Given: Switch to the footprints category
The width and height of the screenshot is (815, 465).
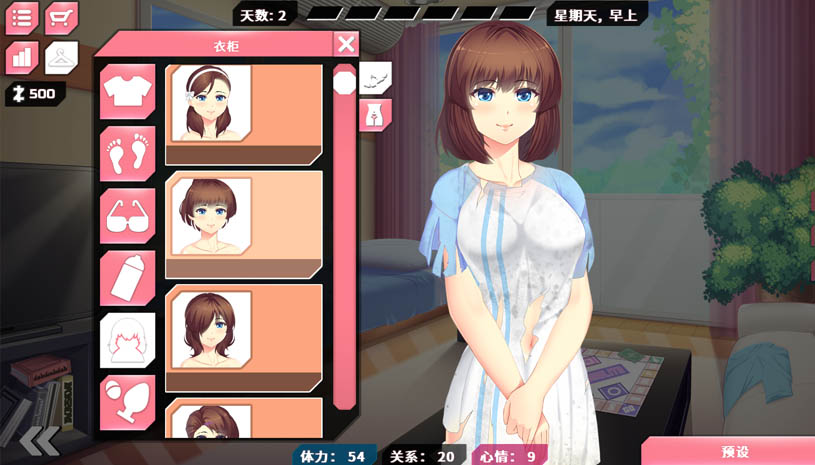Looking at the screenshot, I should coord(127,153).
